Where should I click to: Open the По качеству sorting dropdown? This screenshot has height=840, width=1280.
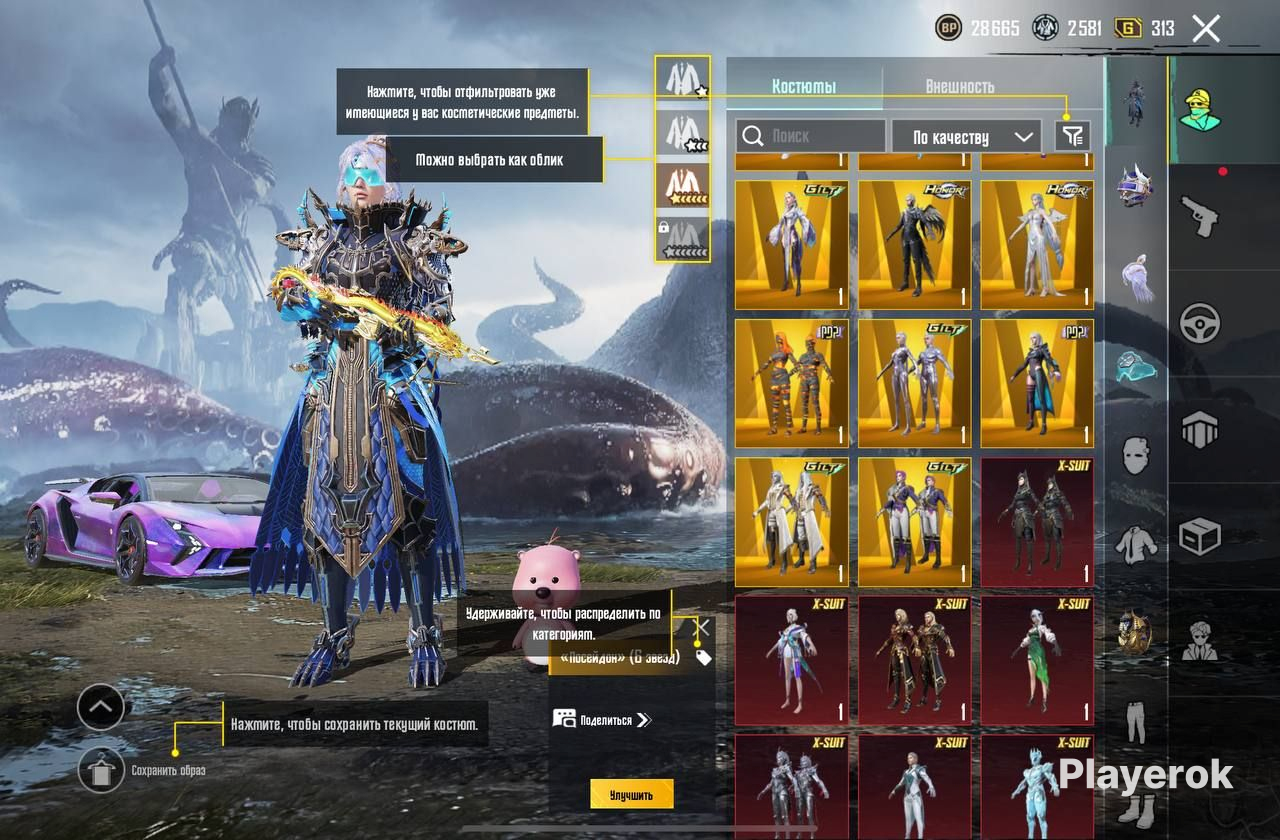click(x=965, y=137)
